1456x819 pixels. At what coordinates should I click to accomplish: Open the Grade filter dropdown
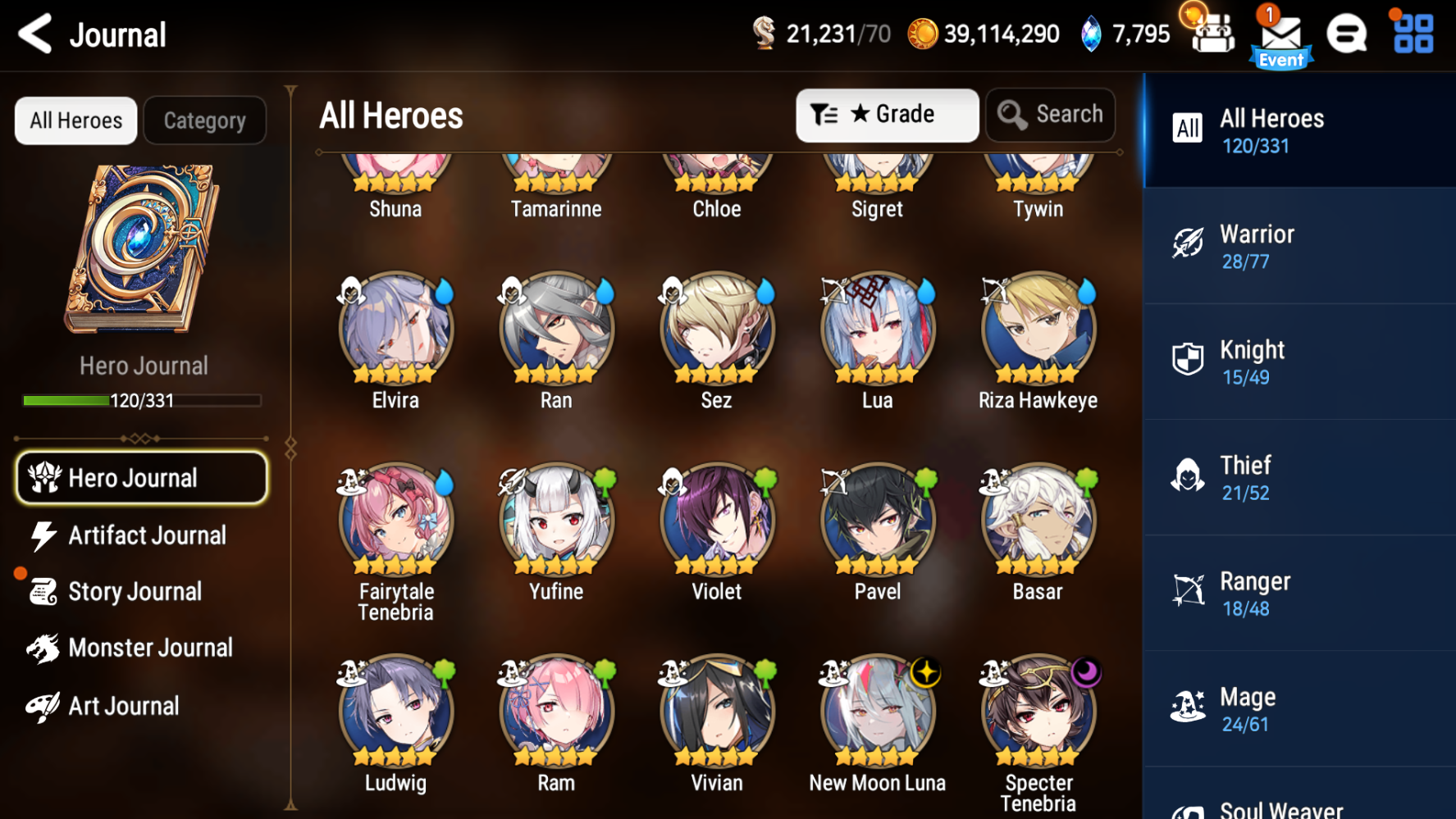(887, 115)
